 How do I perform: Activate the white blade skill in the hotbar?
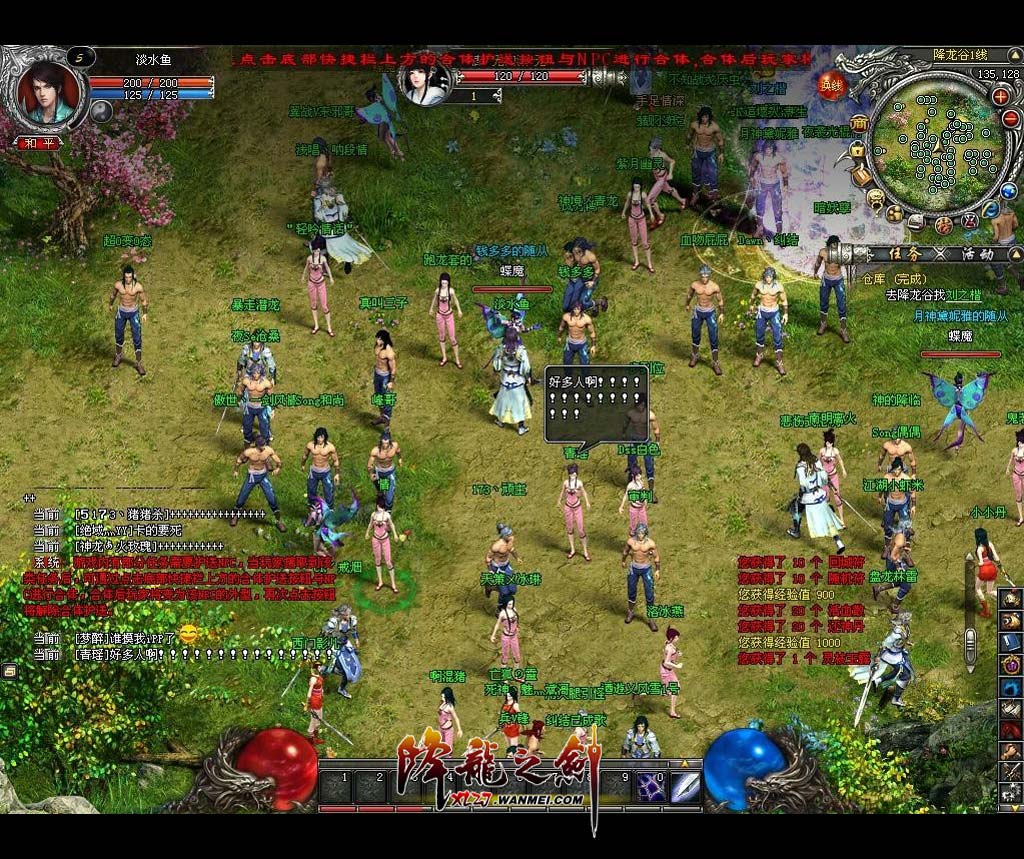(685, 787)
